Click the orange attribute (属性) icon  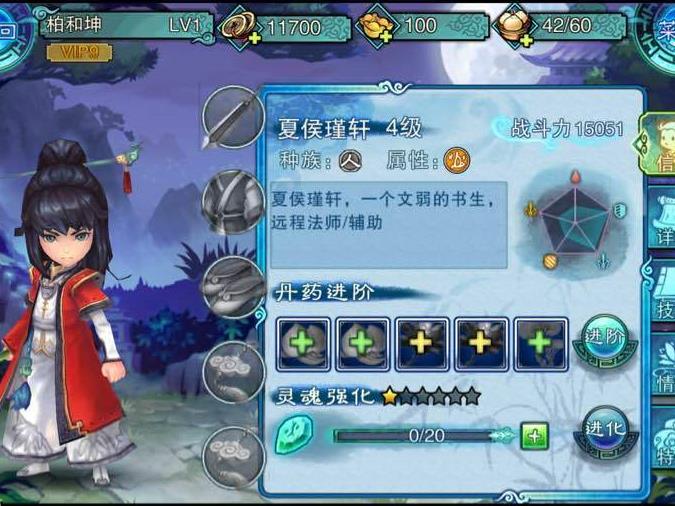coord(456,158)
